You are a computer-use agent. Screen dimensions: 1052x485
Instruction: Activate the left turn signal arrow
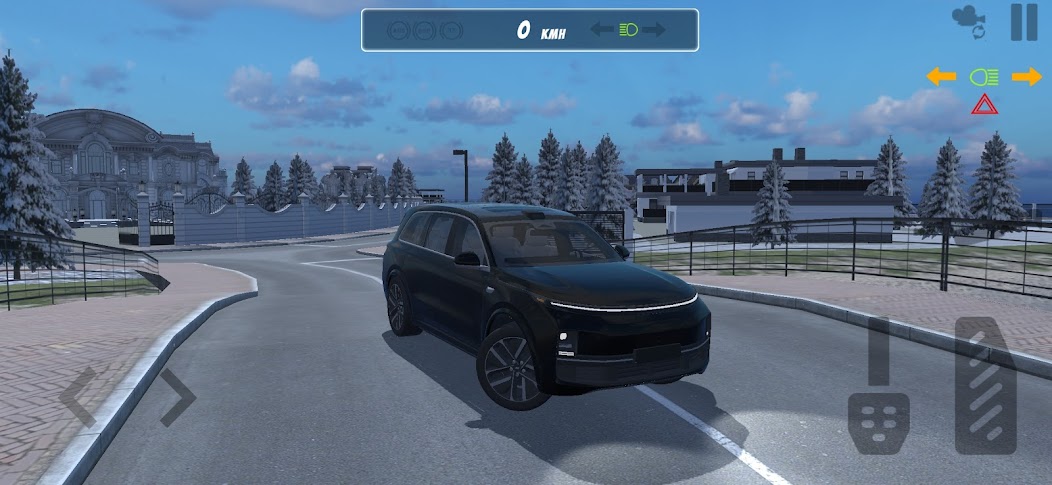(x=941, y=76)
